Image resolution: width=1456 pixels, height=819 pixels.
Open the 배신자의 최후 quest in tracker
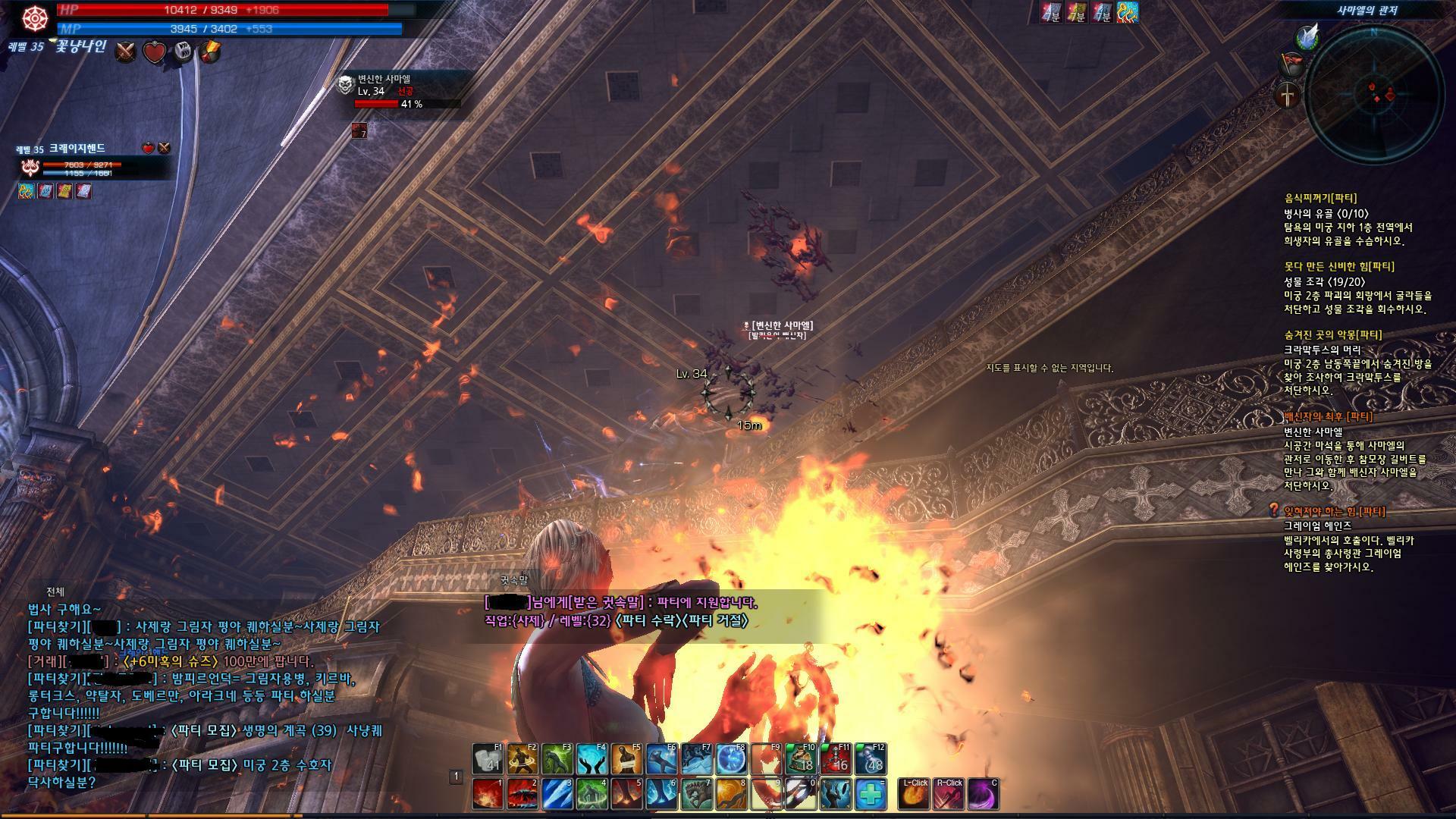click(x=1328, y=417)
